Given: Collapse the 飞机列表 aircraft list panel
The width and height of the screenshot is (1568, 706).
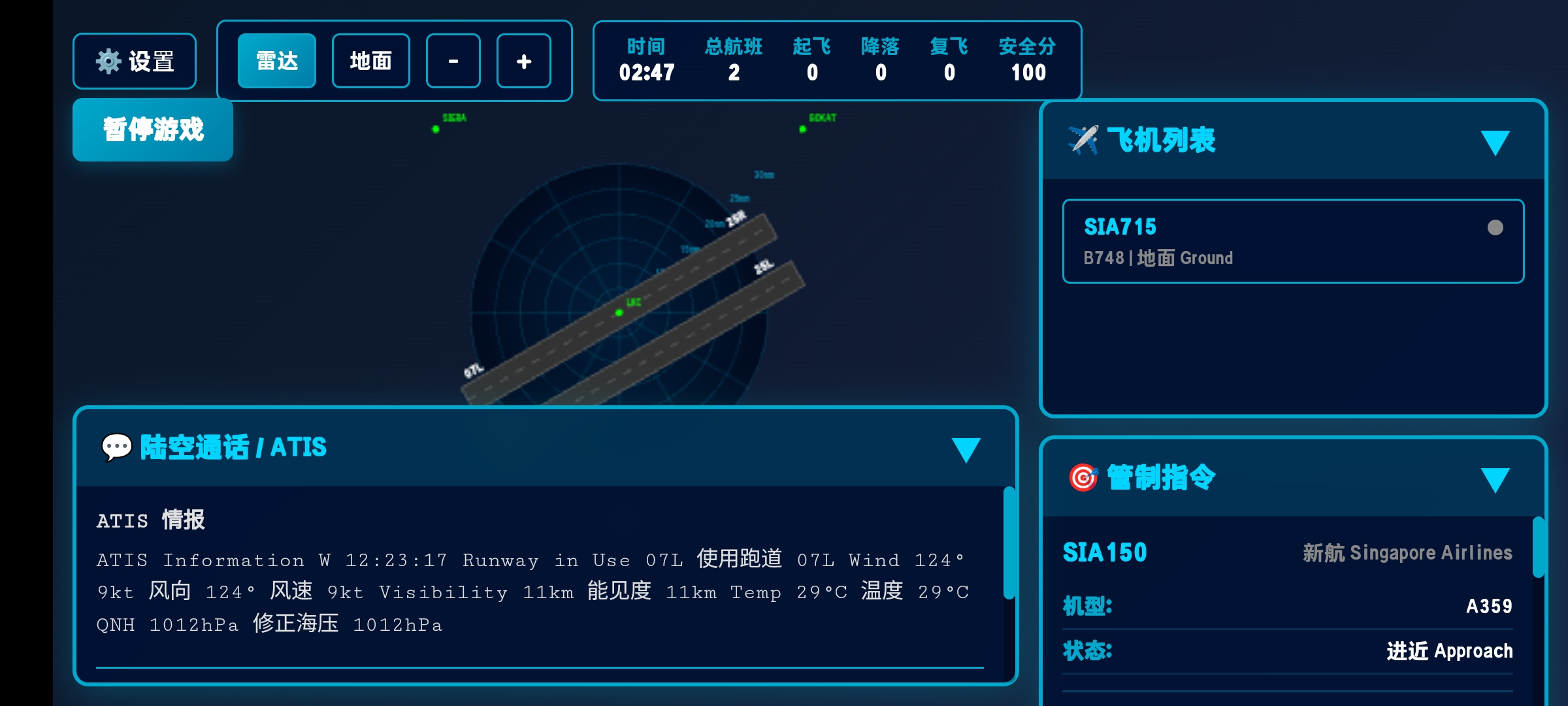Looking at the screenshot, I should (1495, 142).
